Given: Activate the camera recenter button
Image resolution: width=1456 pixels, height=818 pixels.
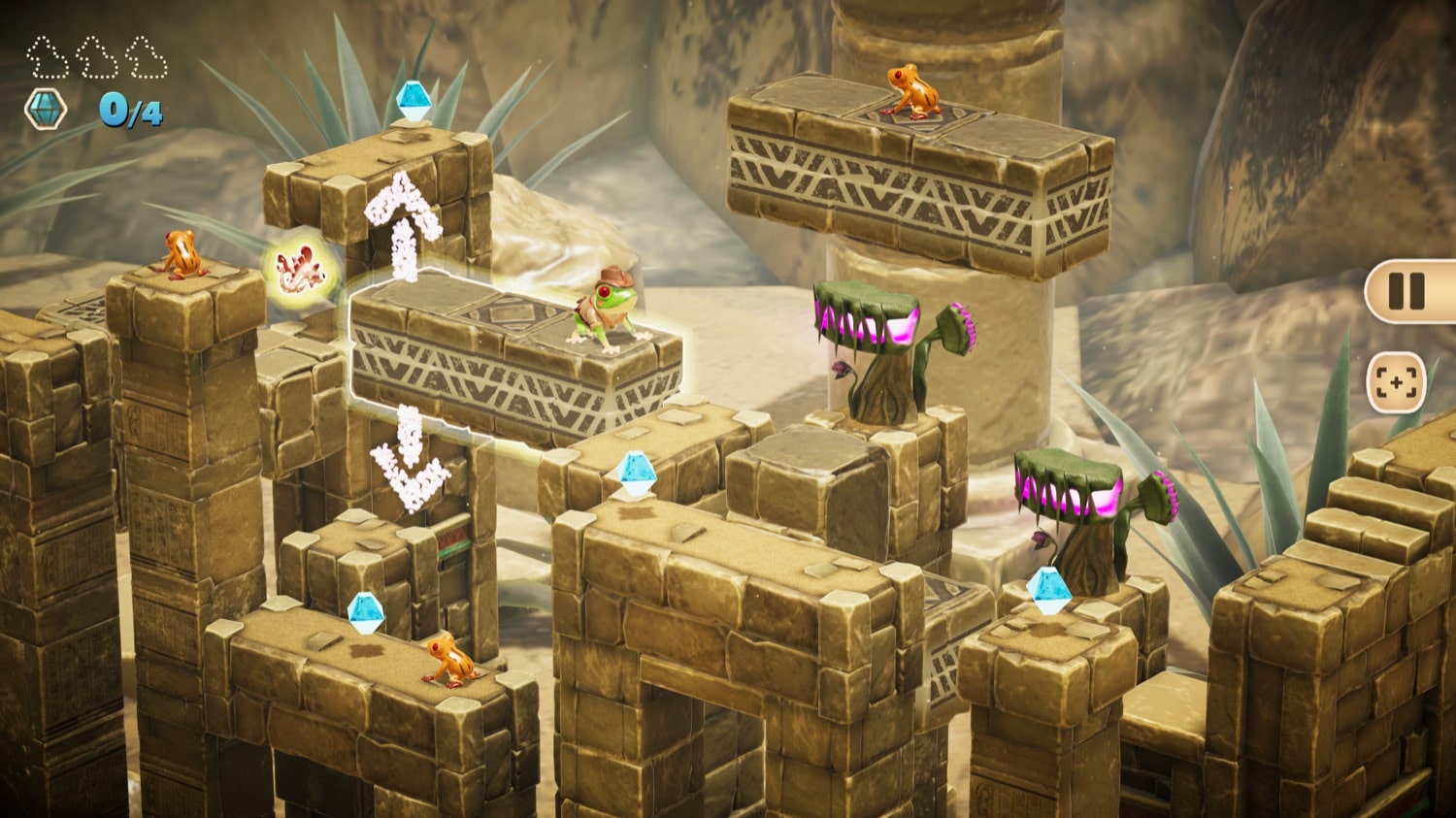Looking at the screenshot, I should tap(1396, 382).
